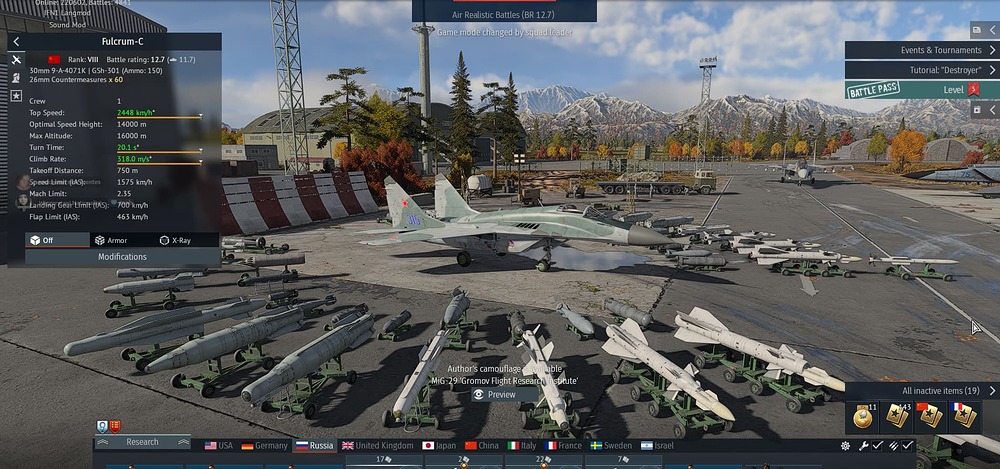This screenshot has width=1000, height=469.
Task: Switch to the China nation tab
Action: [x=483, y=445]
